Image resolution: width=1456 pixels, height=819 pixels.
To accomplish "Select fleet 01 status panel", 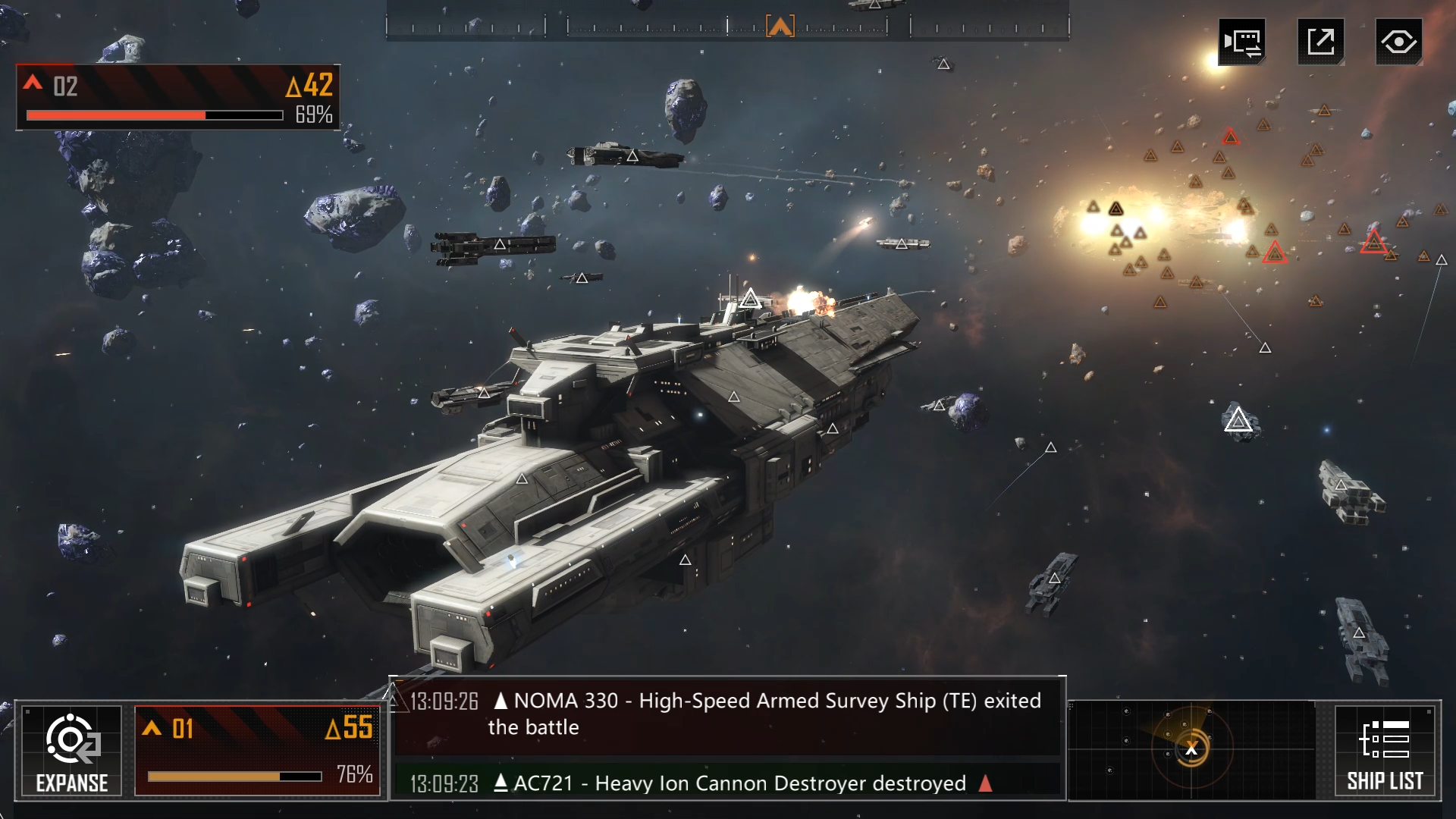I will coord(257,751).
